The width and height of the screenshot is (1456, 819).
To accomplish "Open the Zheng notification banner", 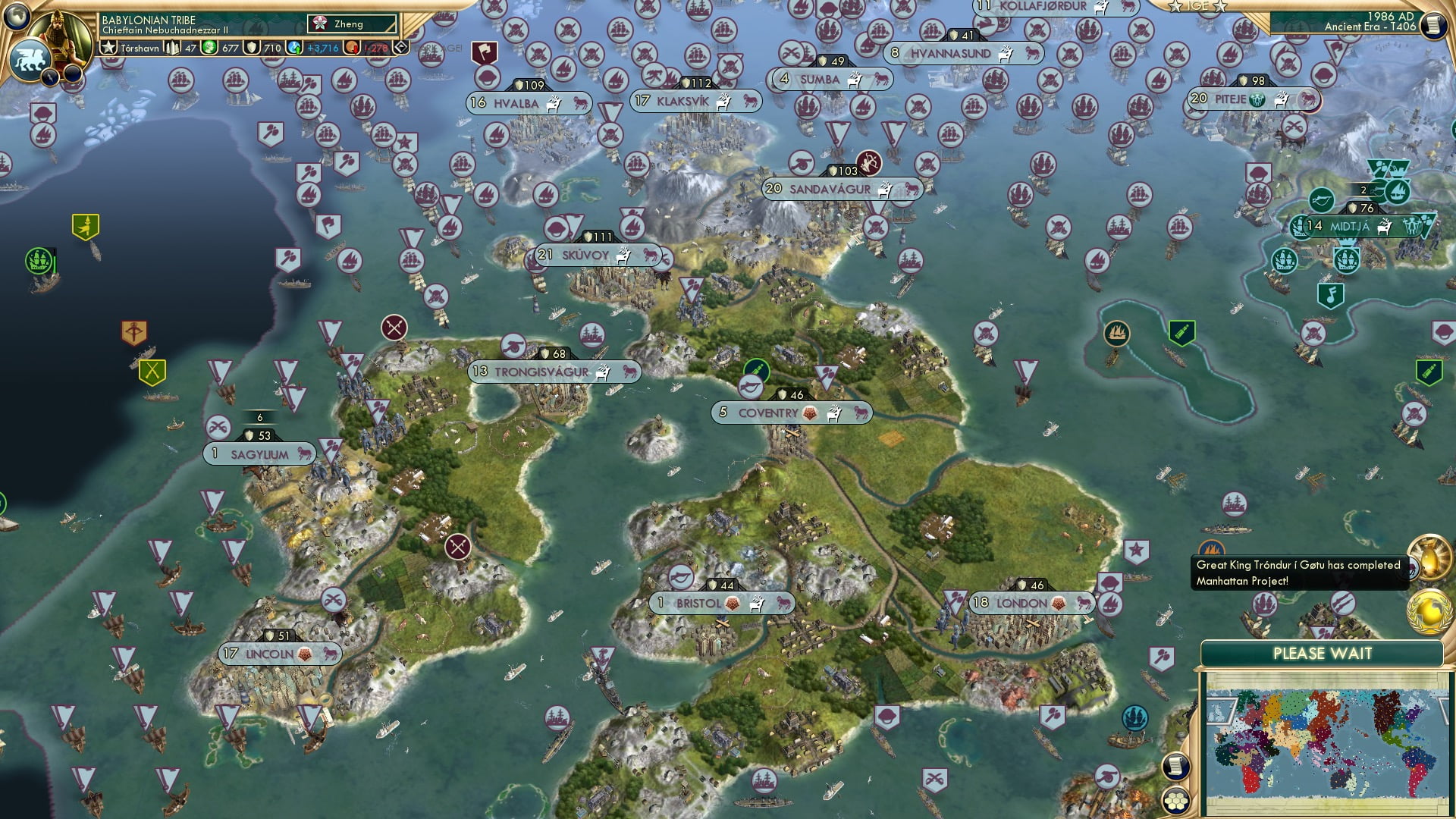I will point(351,24).
